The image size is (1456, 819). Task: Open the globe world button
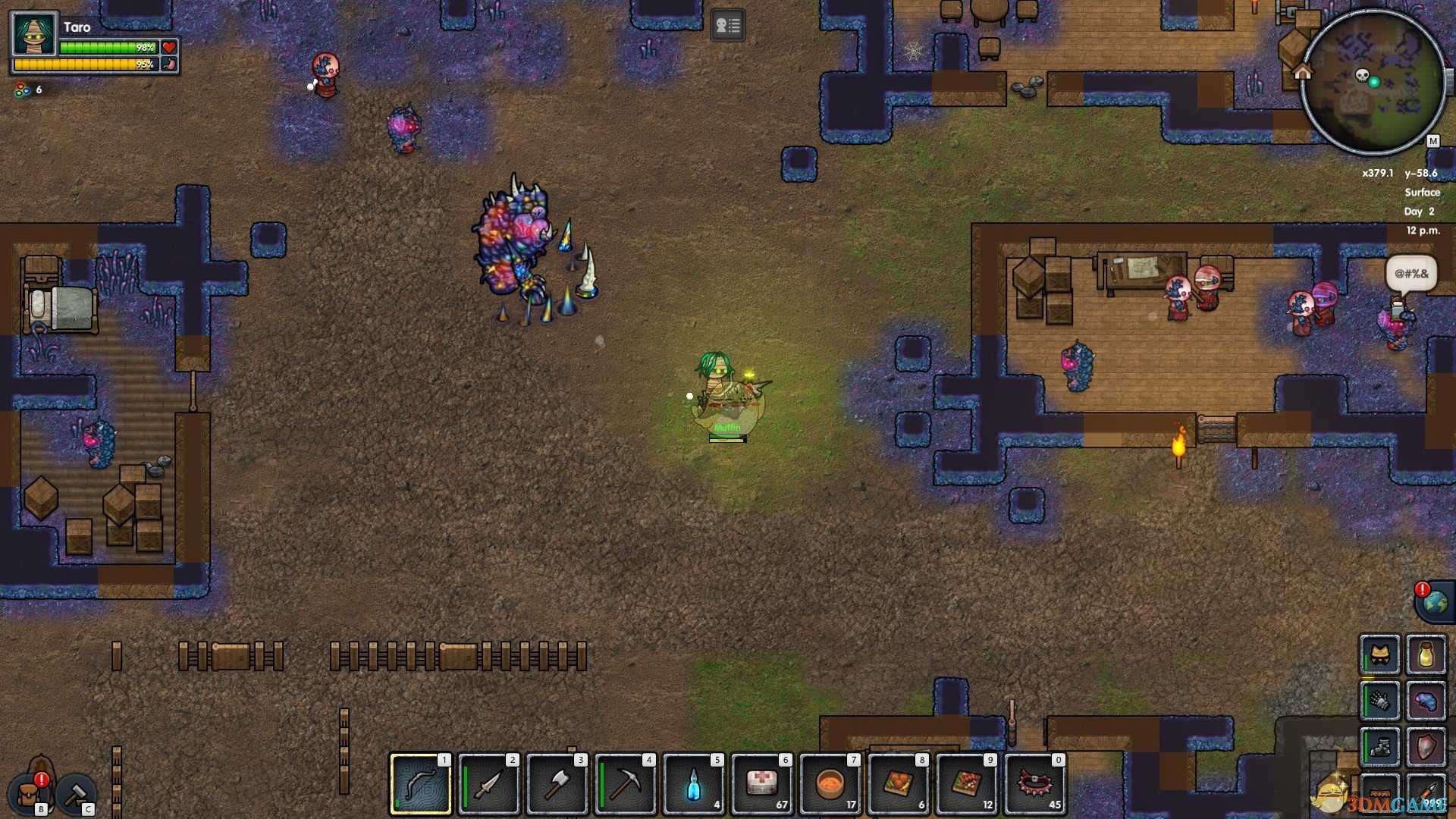1435,603
